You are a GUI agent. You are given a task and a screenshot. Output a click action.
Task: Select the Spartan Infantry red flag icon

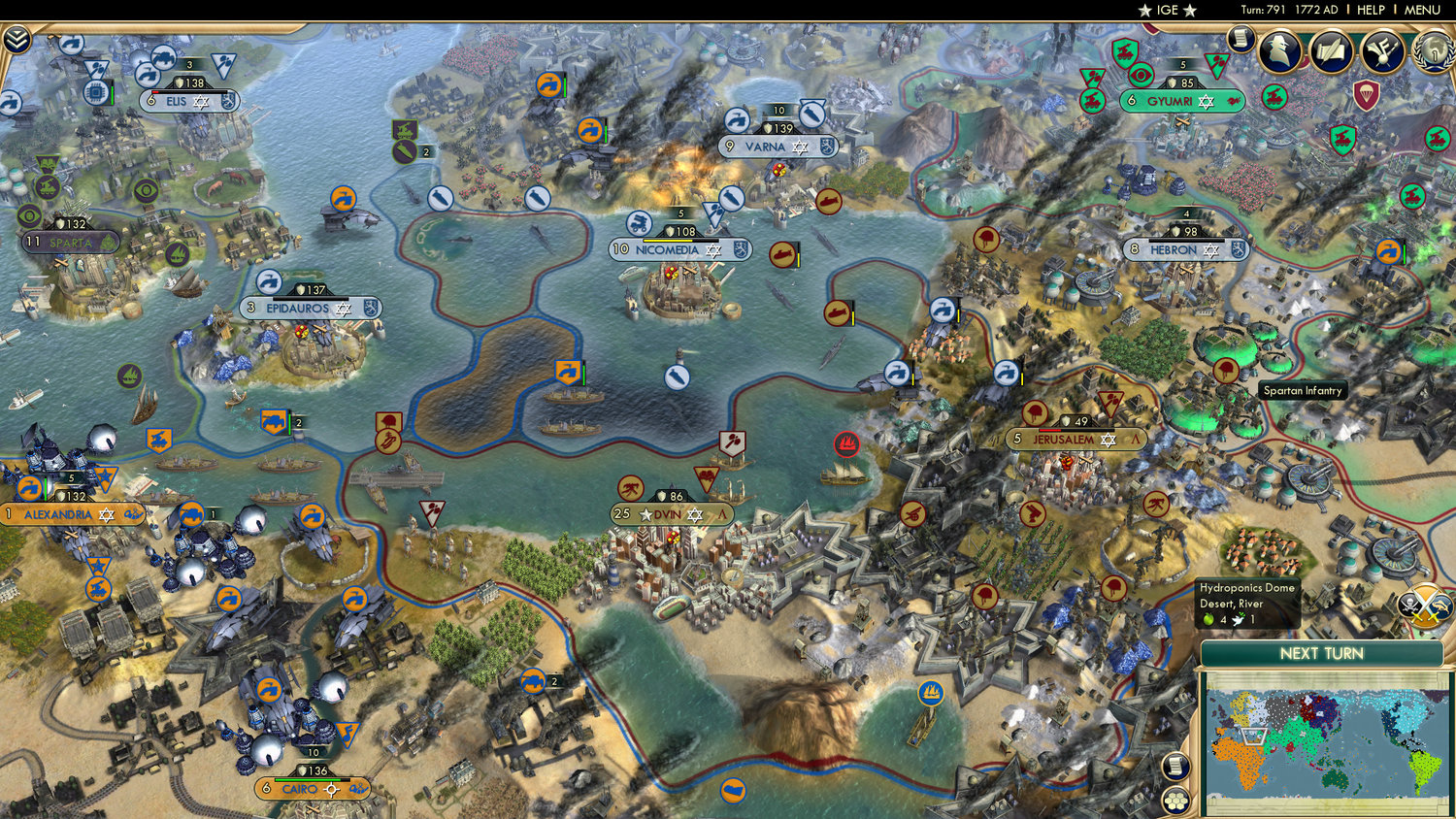tap(1225, 371)
